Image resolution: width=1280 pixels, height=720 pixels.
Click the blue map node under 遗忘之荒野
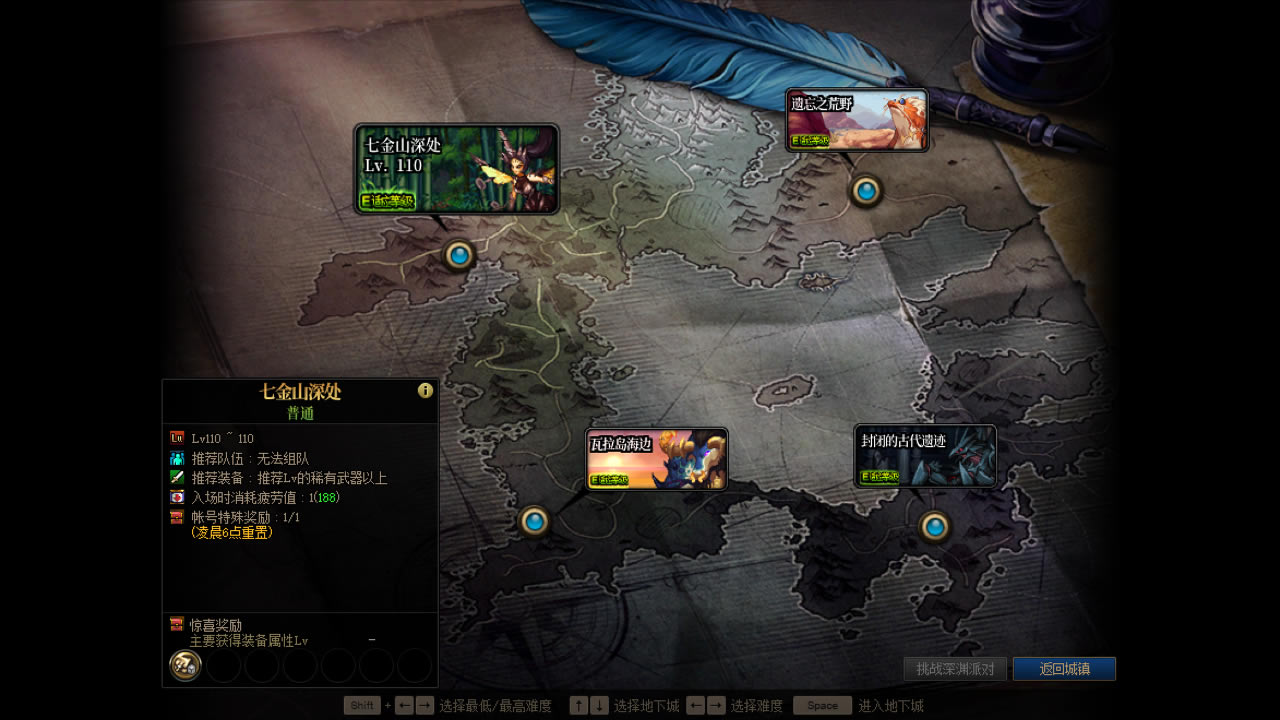coord(866,190)
